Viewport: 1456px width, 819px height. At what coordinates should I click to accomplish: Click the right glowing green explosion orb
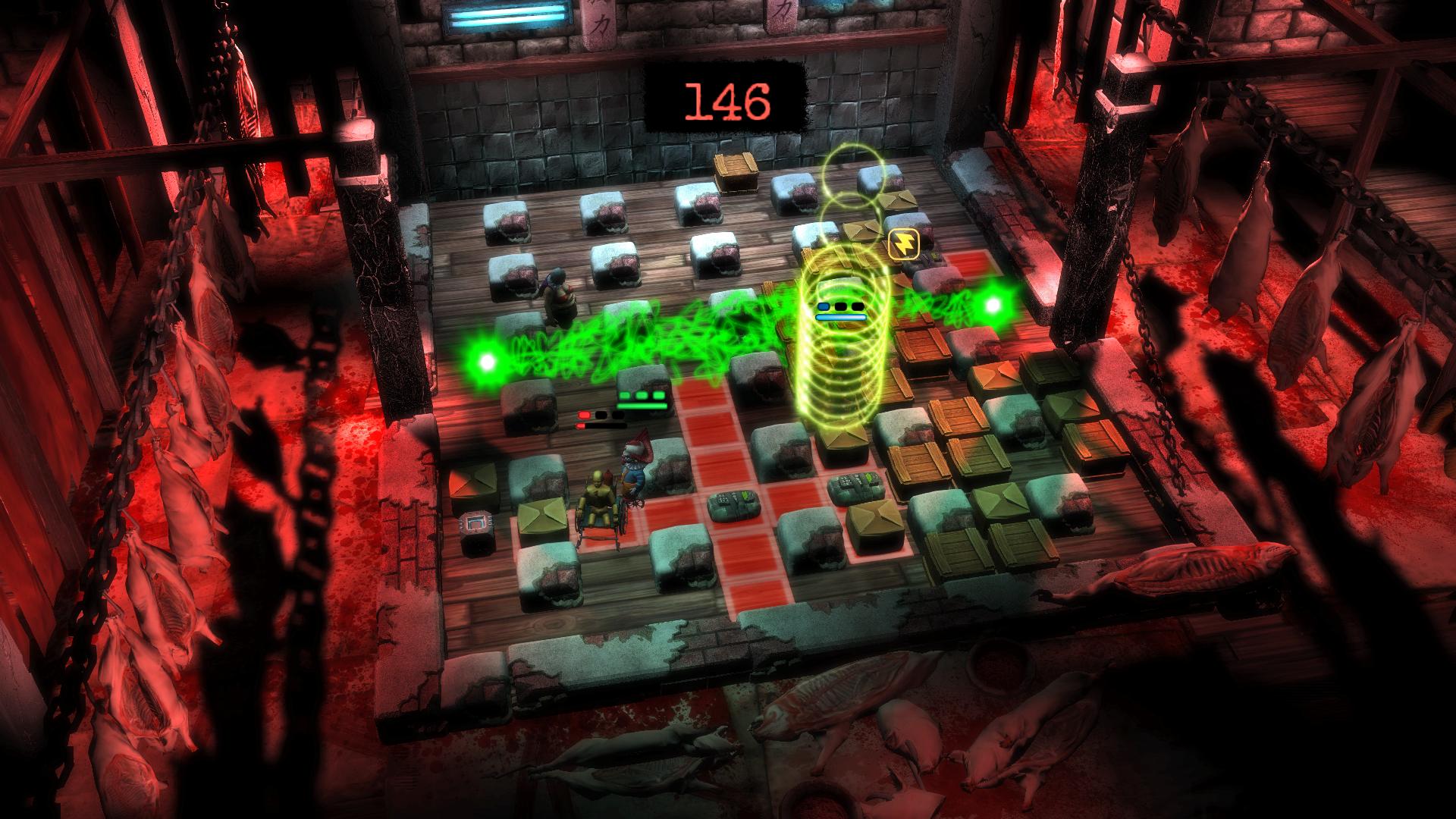[993, 306]
